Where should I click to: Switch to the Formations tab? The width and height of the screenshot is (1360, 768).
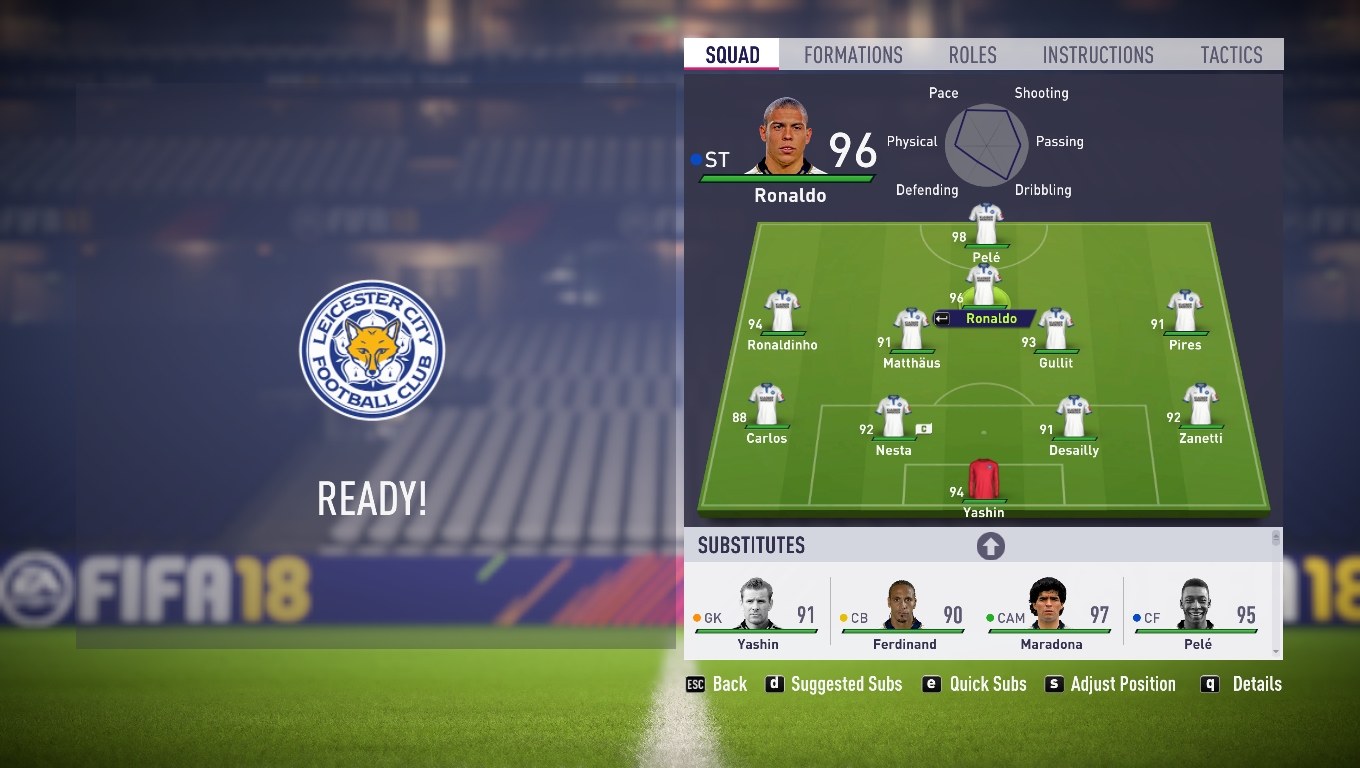click(x=853, y=55)
